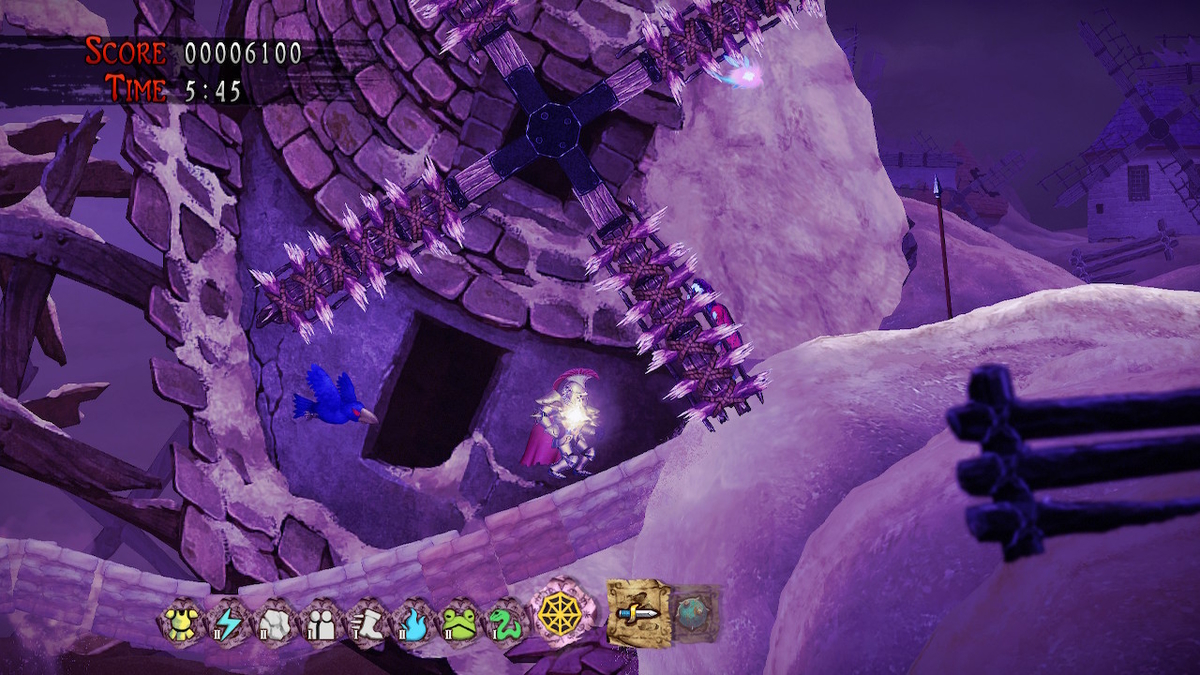Viewport: 1200px width, 675px height.
Task: Activate the blue lightning bolt spell
Action: pyautogui.click(x=227, y=623)
